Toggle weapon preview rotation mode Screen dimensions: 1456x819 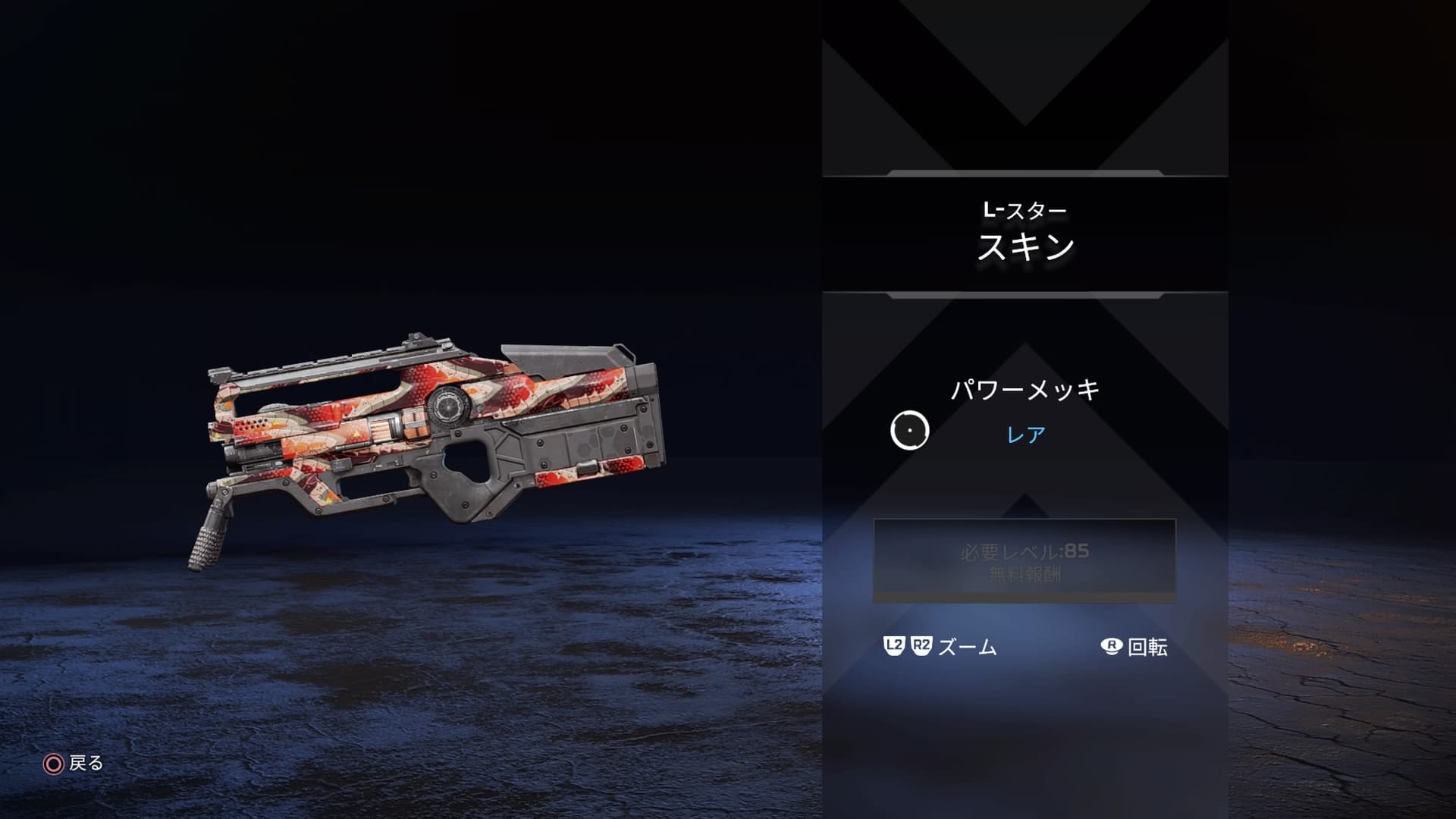[x=1109, y=647]
